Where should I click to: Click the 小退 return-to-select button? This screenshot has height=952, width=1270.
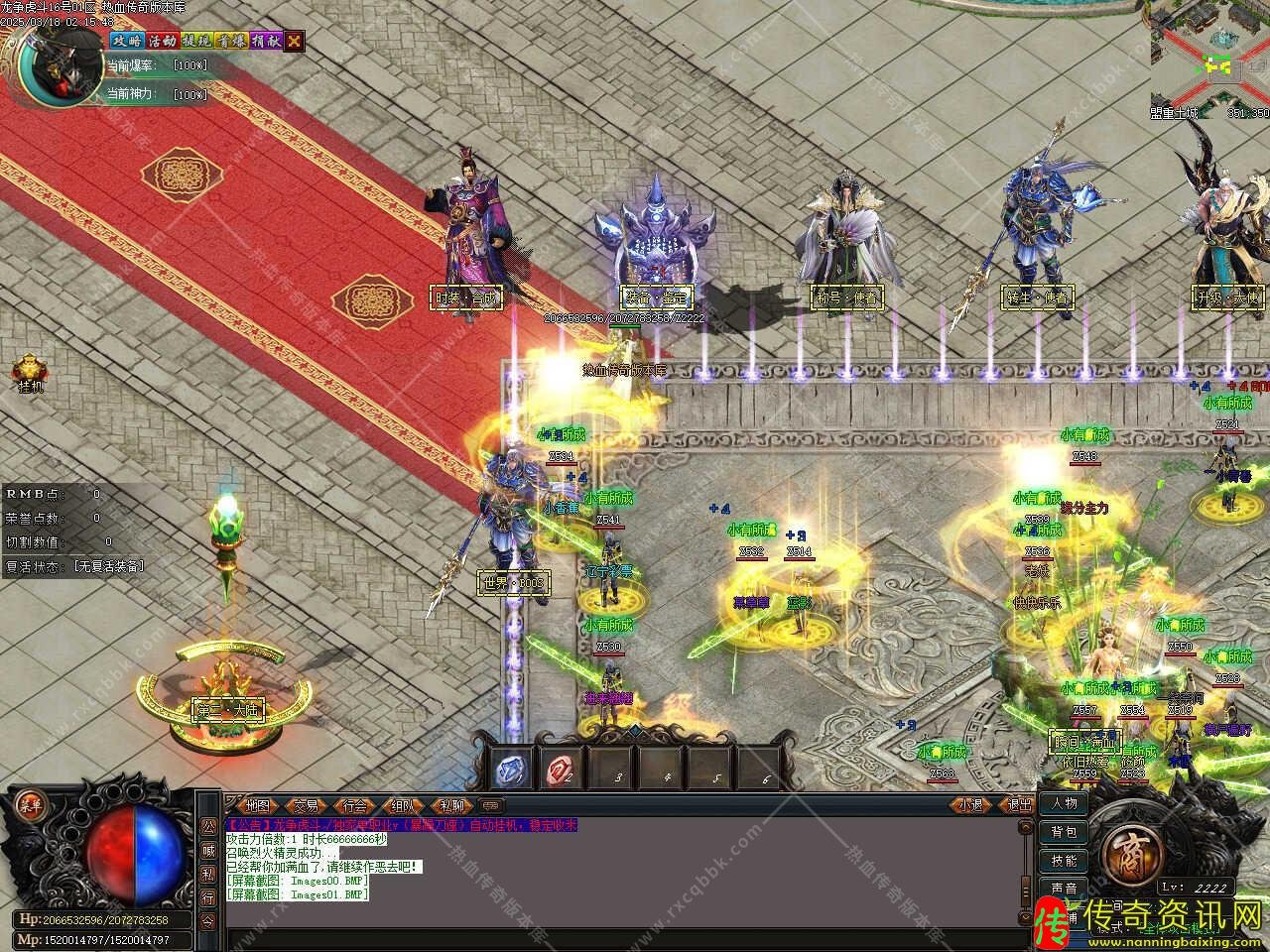point(971,805)
